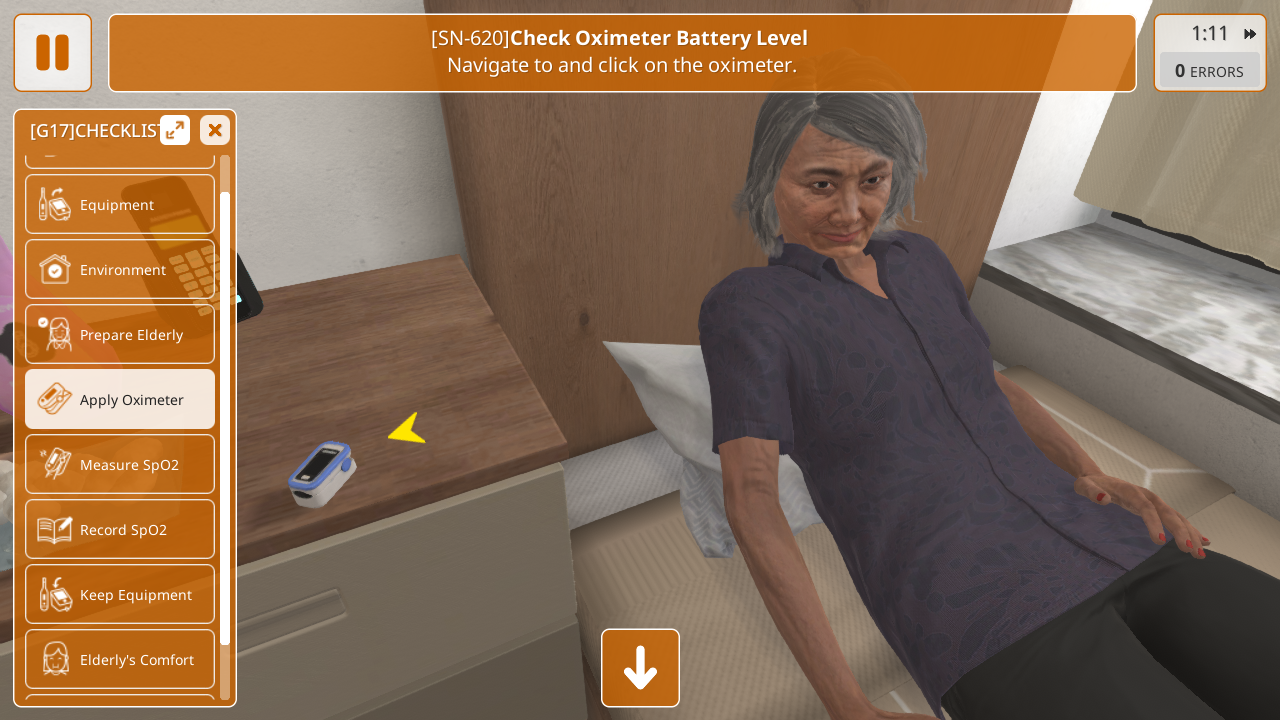1280x720 pixels.
Task: Select the Keep Equipment step
Action: click(120, 595)
